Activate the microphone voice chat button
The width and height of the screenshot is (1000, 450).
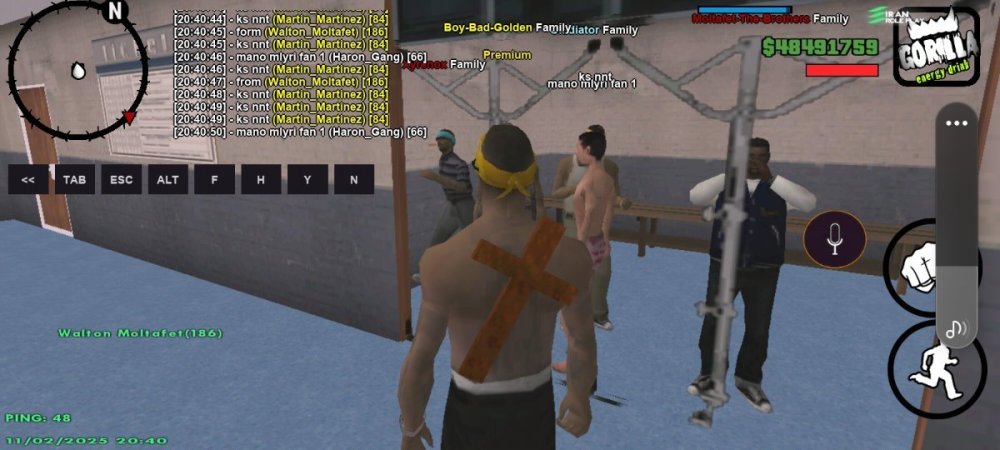835,240
